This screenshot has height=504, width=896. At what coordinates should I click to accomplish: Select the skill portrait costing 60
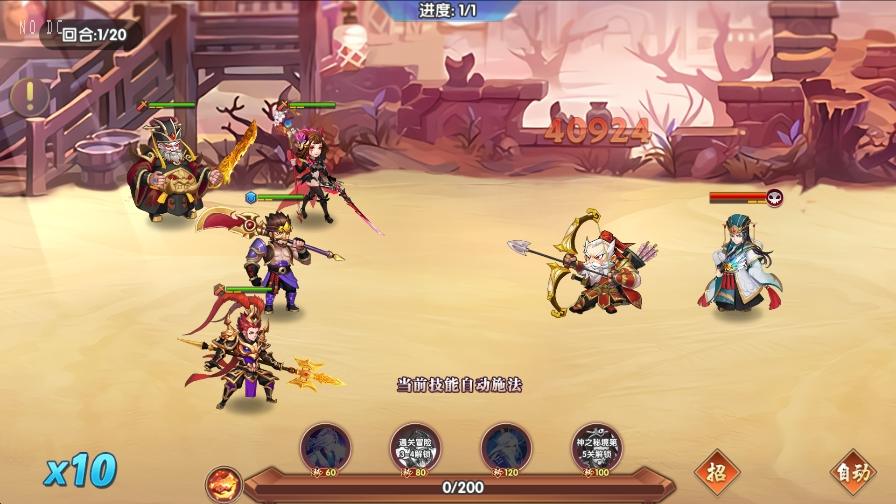(x=325, y=447)
